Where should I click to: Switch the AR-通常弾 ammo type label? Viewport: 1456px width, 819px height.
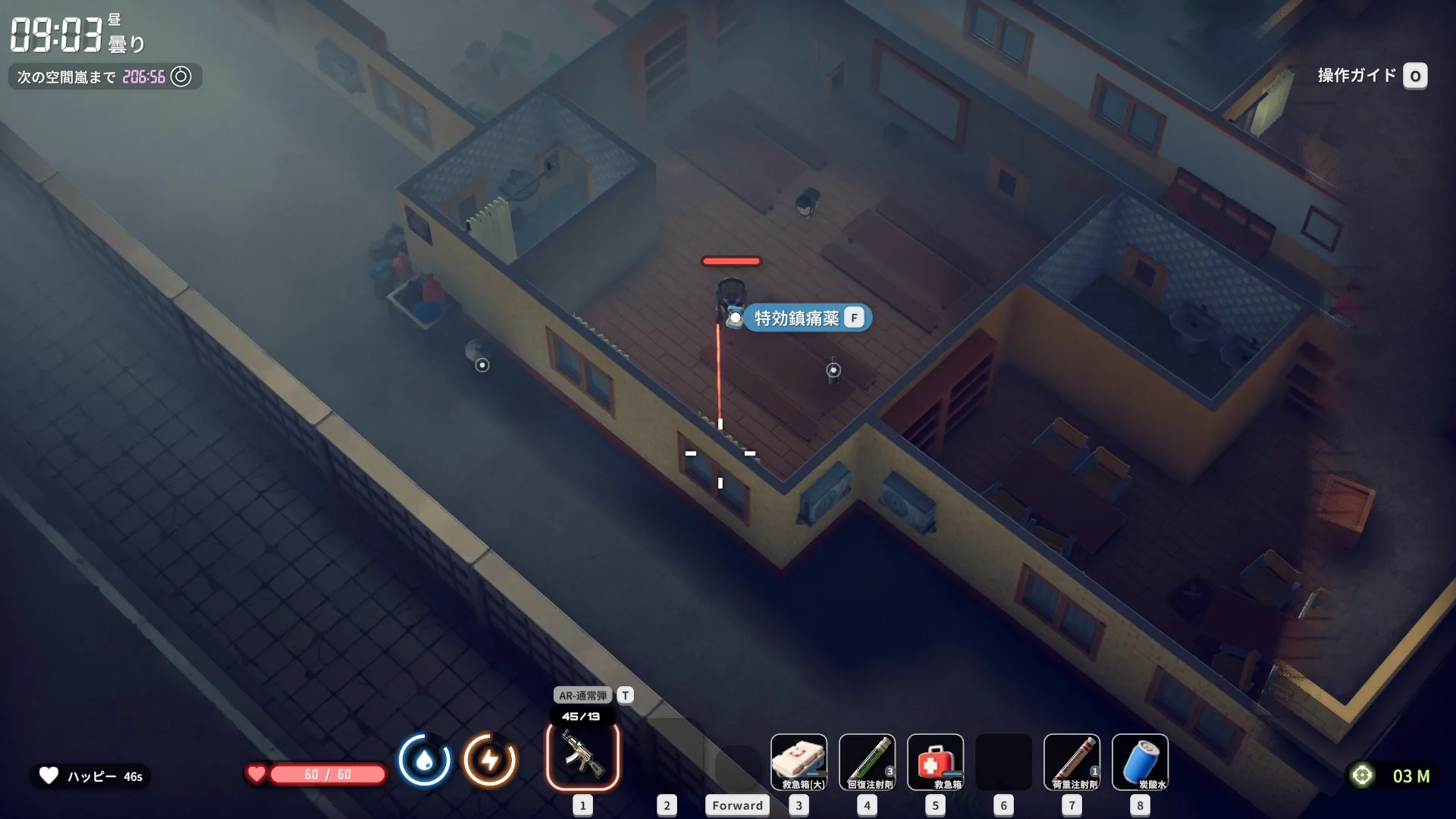583,695
